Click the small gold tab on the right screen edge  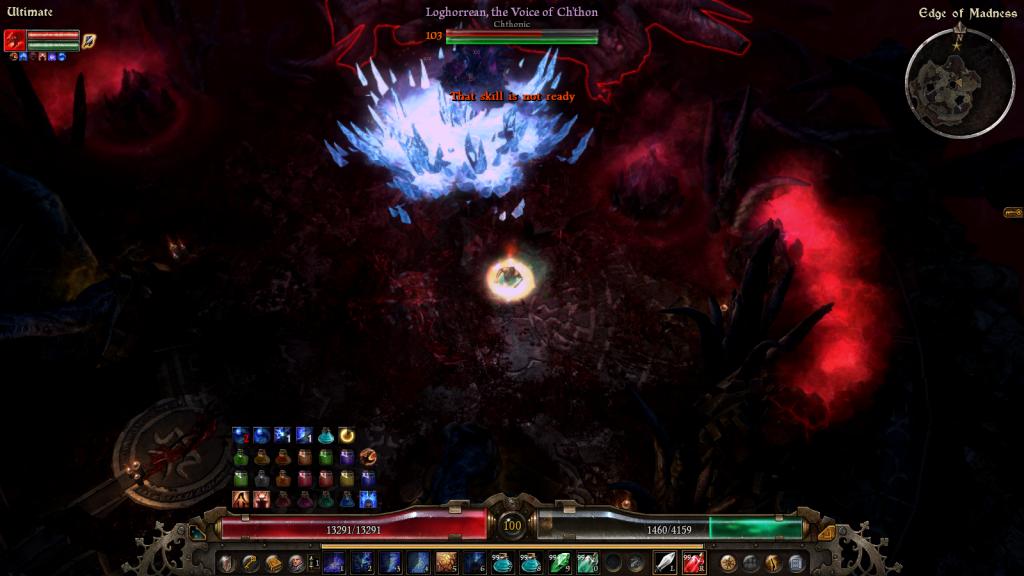coord(1012,213)
